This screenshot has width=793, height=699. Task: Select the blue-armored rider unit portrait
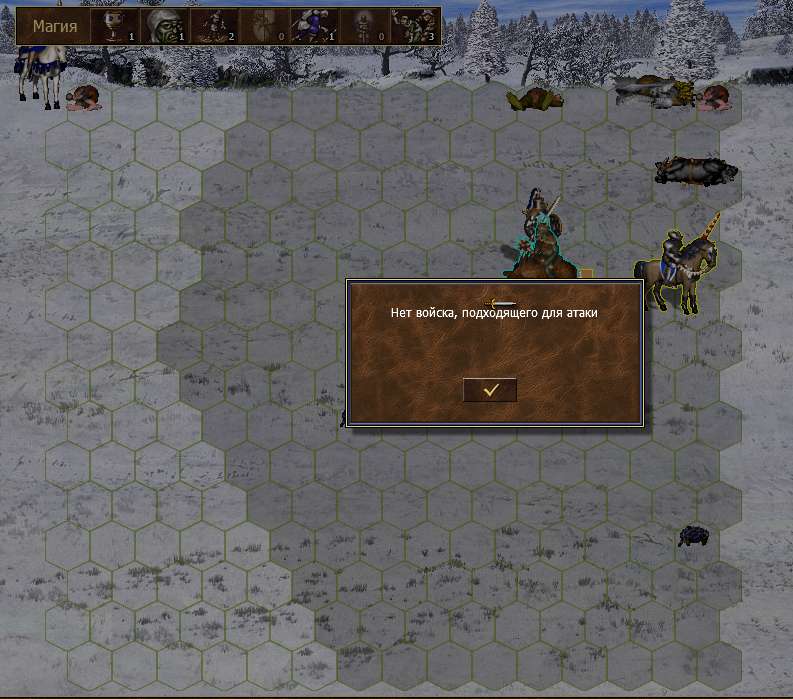click(x=314, y=26)
